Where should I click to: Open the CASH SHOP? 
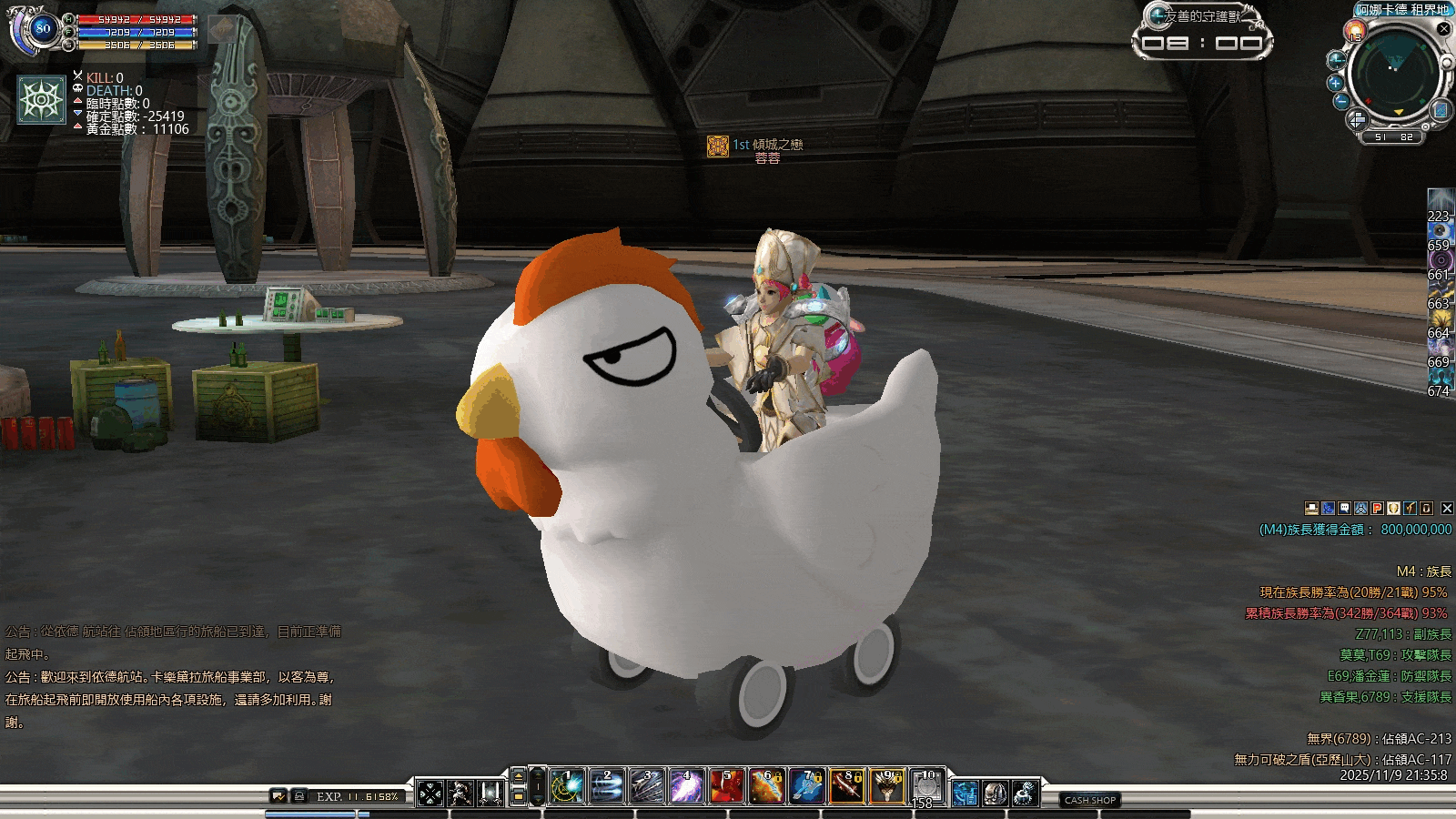point(1090,800)
